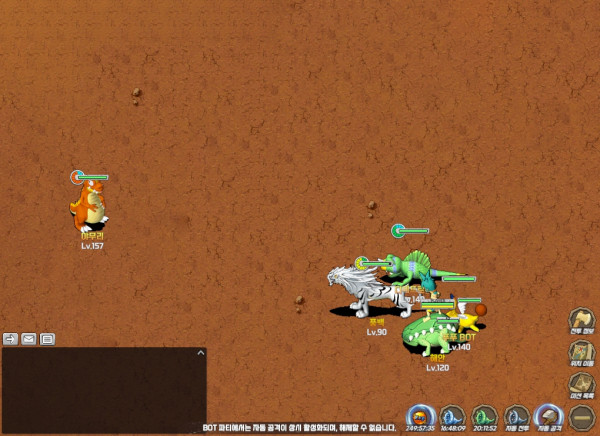This screenshot has height=436, width=600.
Task: Open the battle info axe button
Action: click(x=582, y=320)
